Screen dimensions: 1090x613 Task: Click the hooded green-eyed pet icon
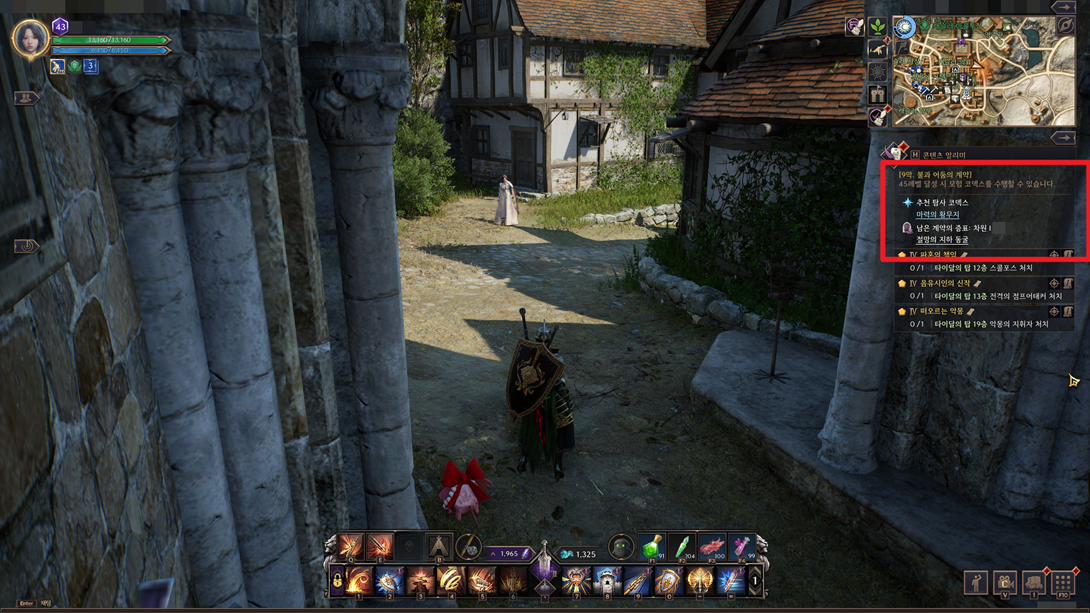pos(620,547)
